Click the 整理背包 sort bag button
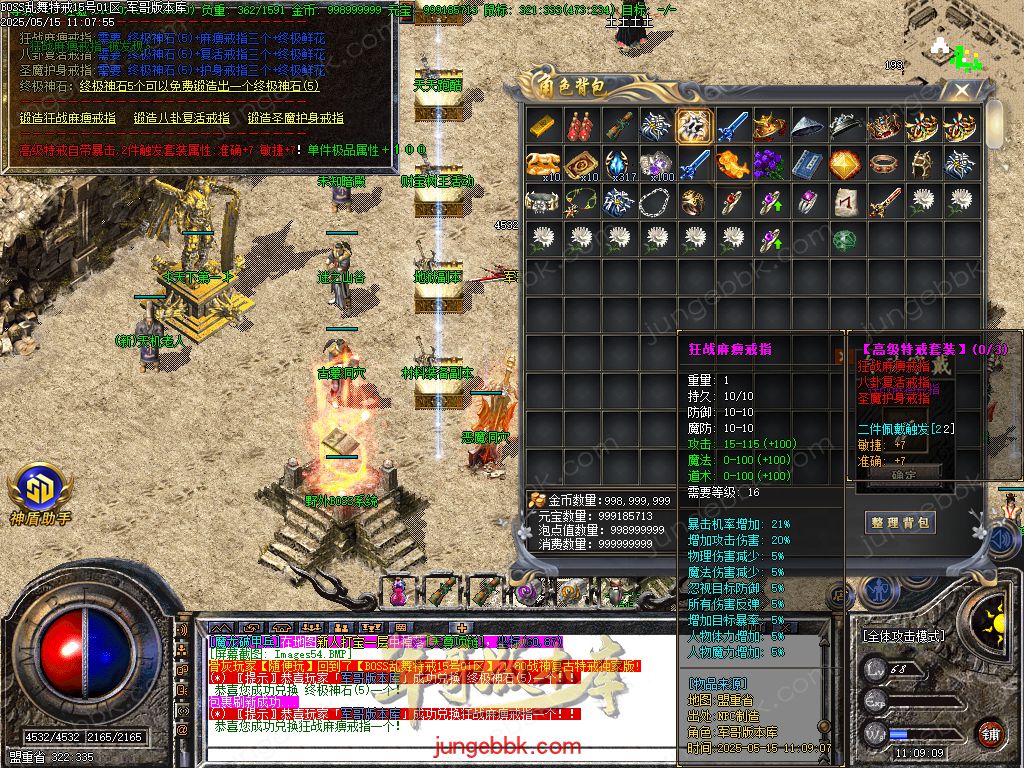The height and width of the screenshot is (768, 1024). click(x=900, y=522)
